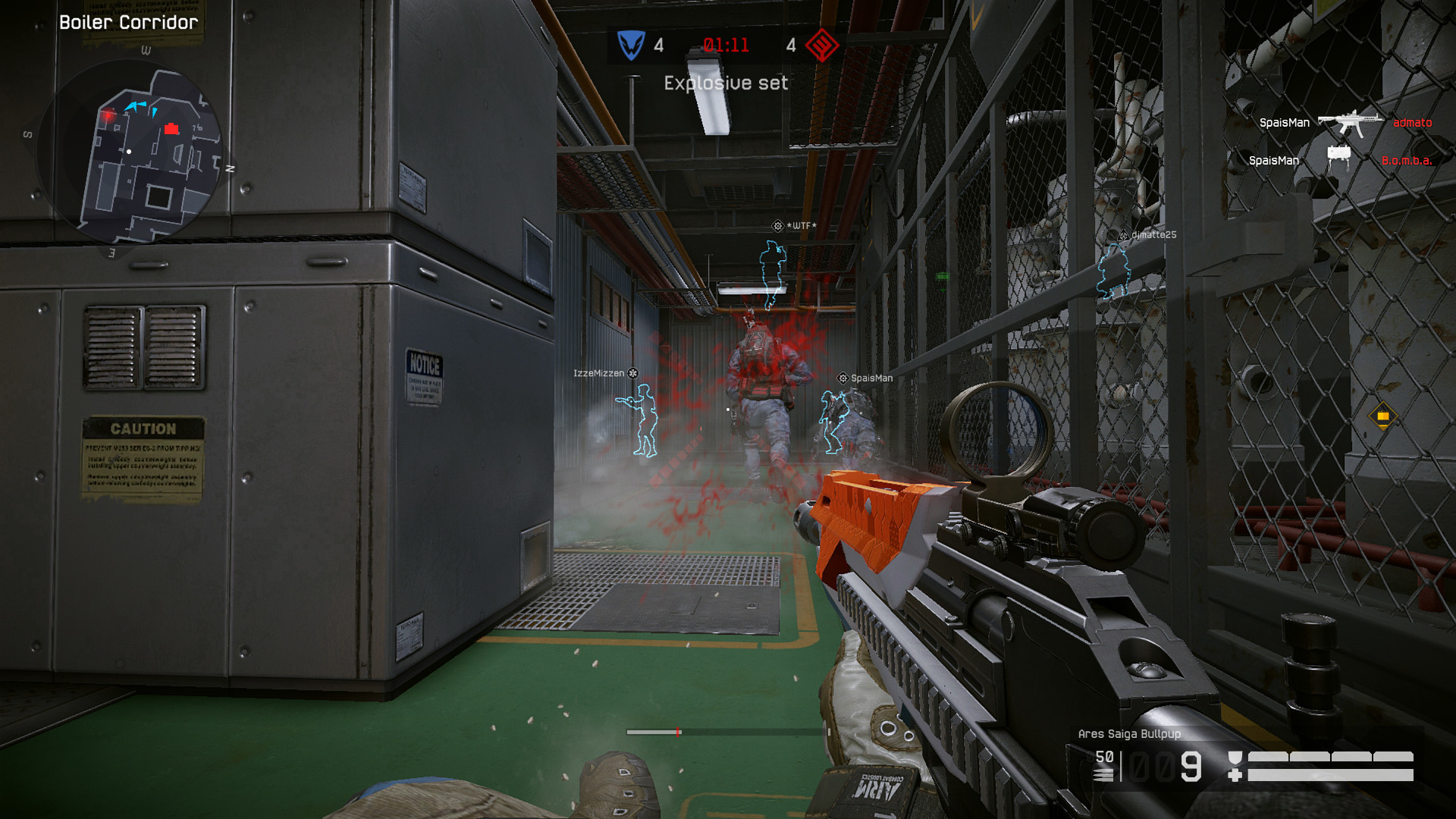Click the blue Blackwood team emblem
The width and height of the screenshot is (1456, 819).
(633, 45)
